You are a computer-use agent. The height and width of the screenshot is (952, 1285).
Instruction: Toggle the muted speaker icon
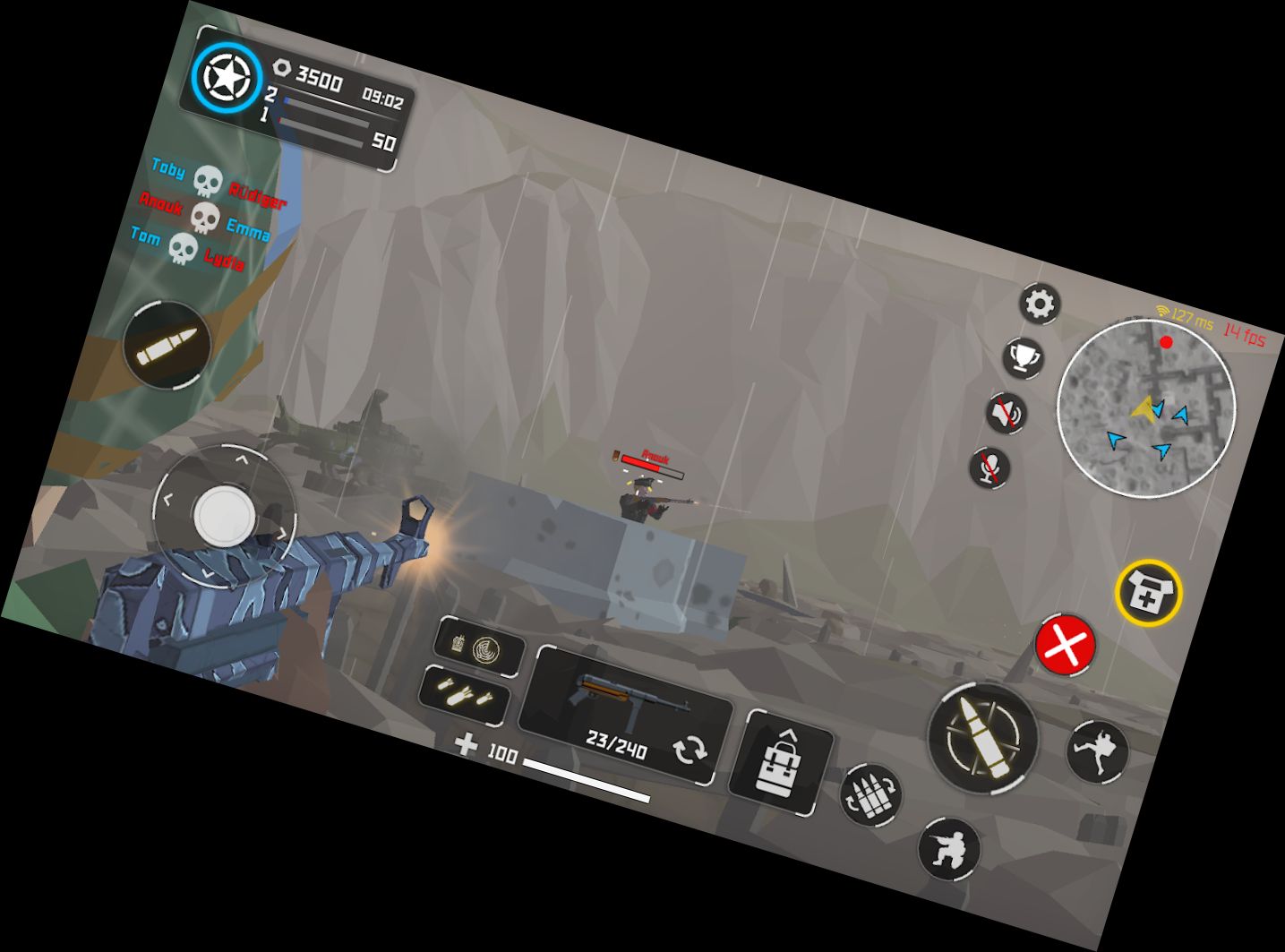pos(1007,414)
